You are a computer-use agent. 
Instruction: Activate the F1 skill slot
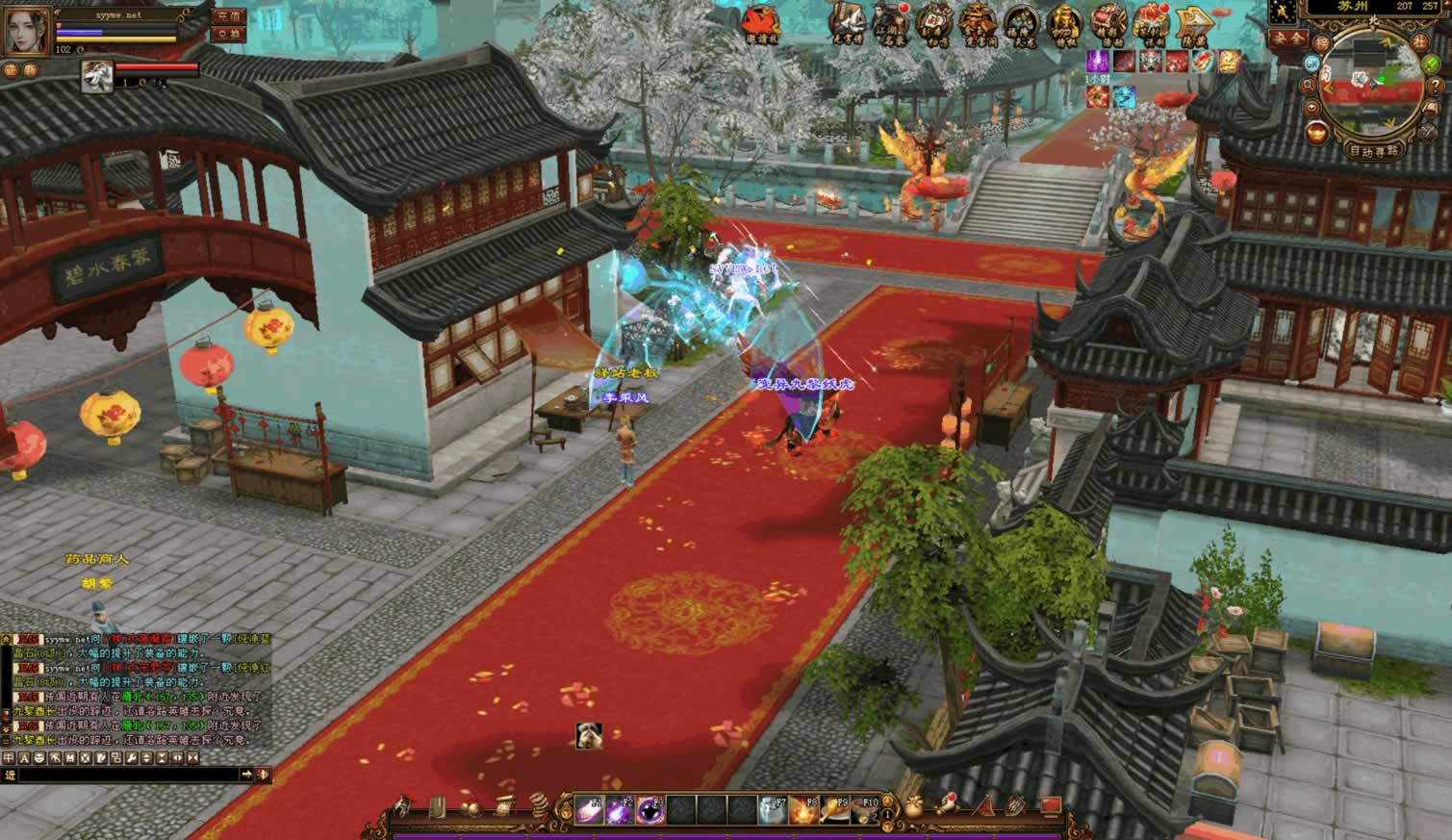click(589, 810)
